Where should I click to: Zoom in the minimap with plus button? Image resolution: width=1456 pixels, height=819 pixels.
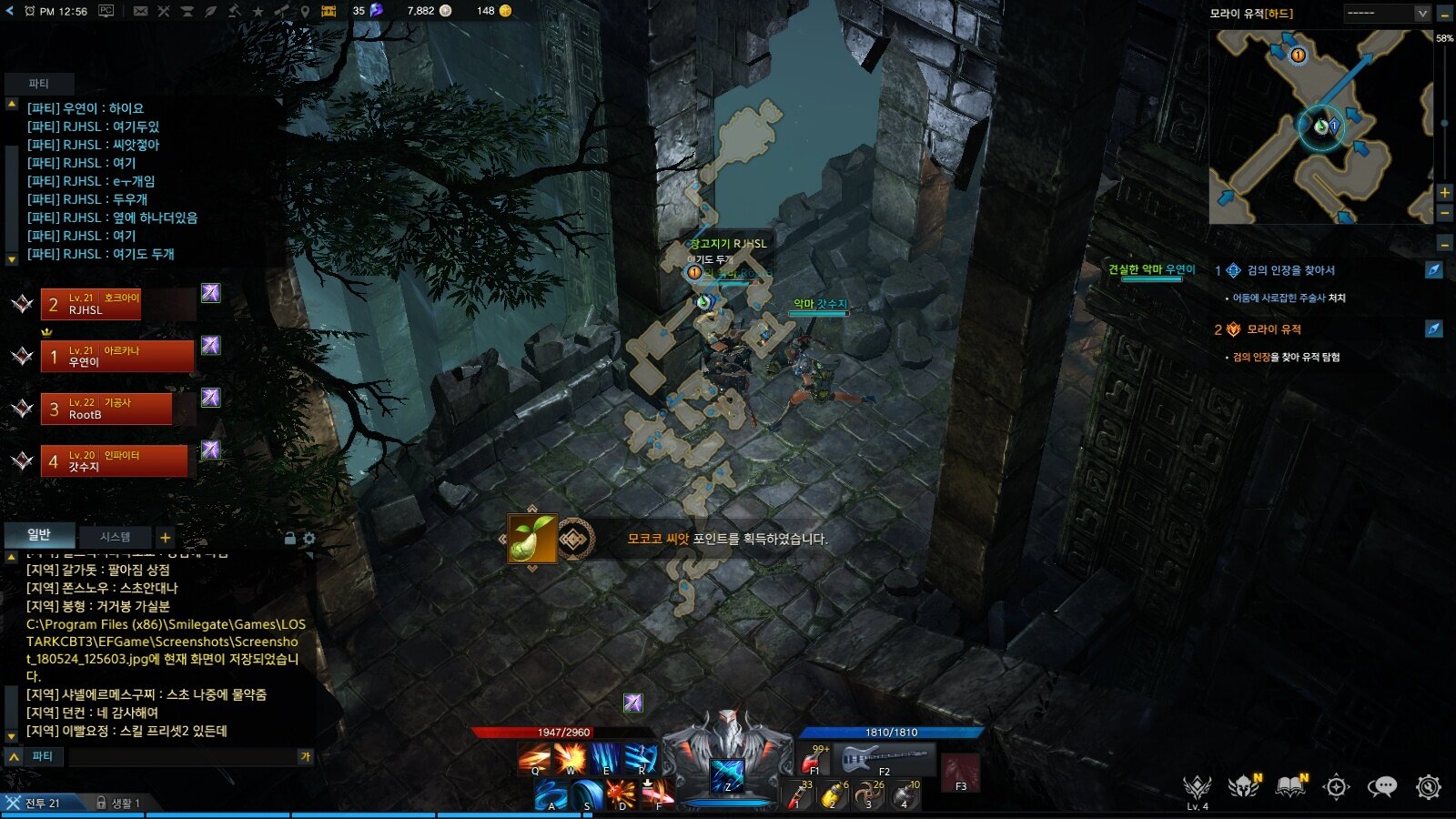click(x=1444, y=193)
